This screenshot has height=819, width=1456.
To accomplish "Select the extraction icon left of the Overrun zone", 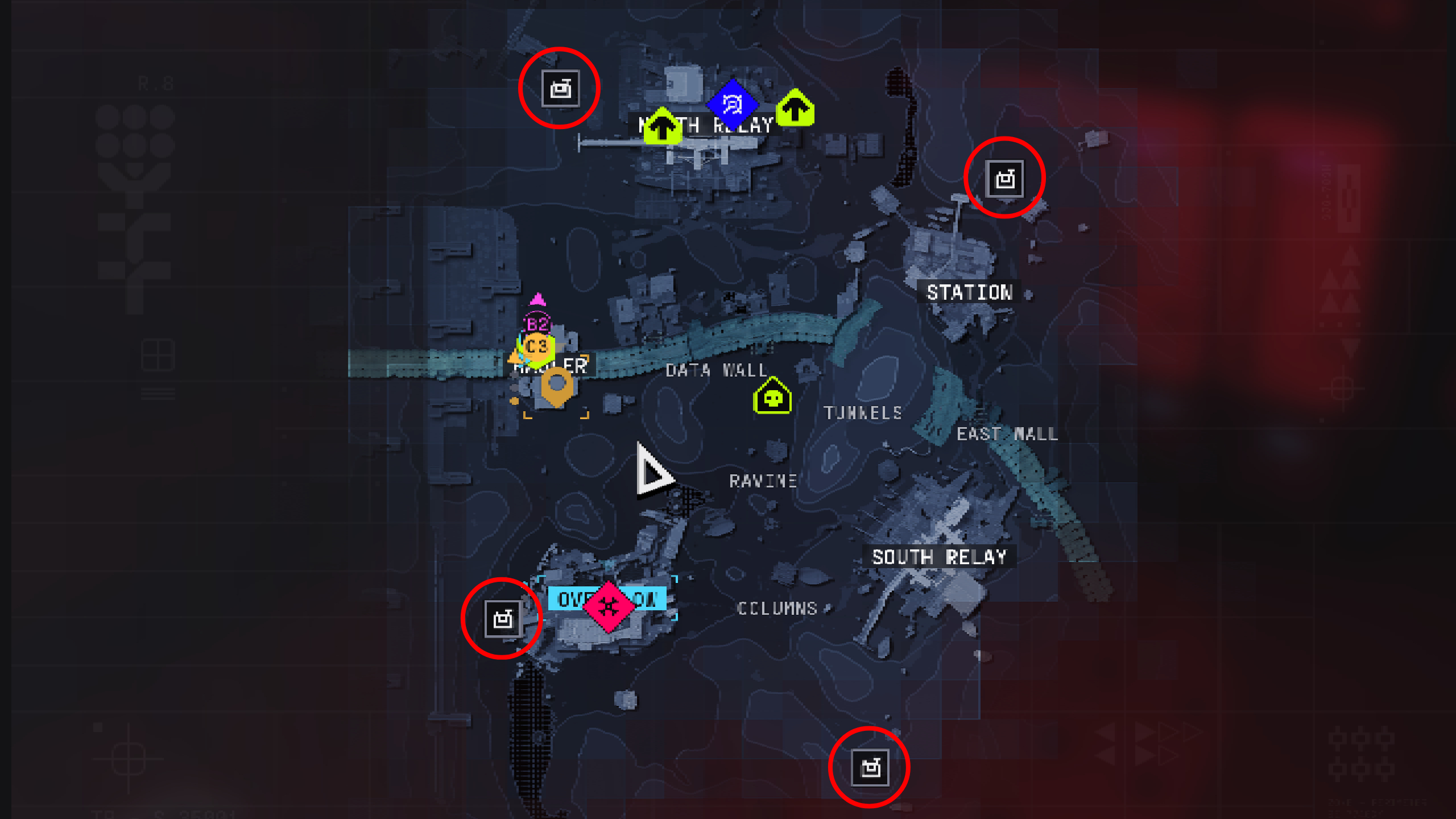I will coord(503,619).
